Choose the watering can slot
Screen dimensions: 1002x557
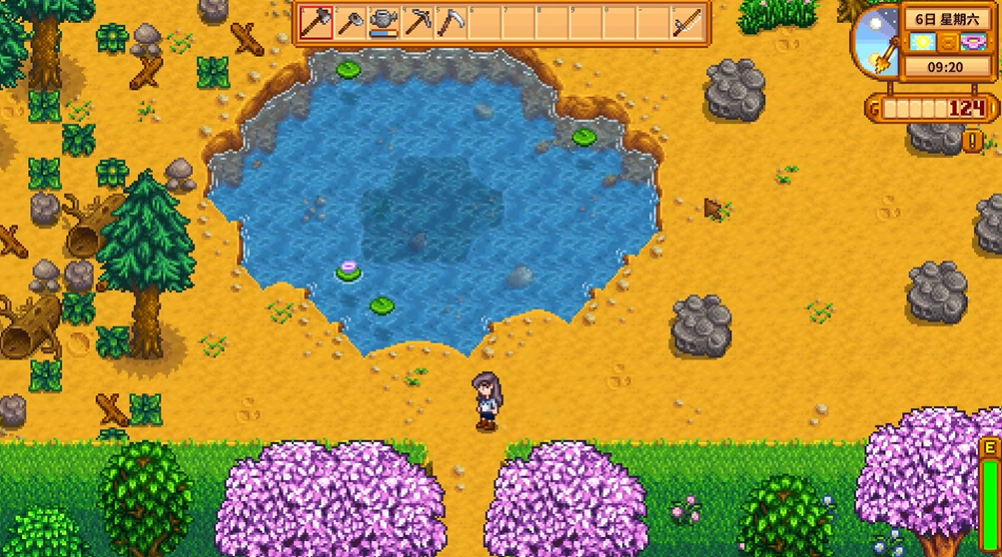click(383, 22)
